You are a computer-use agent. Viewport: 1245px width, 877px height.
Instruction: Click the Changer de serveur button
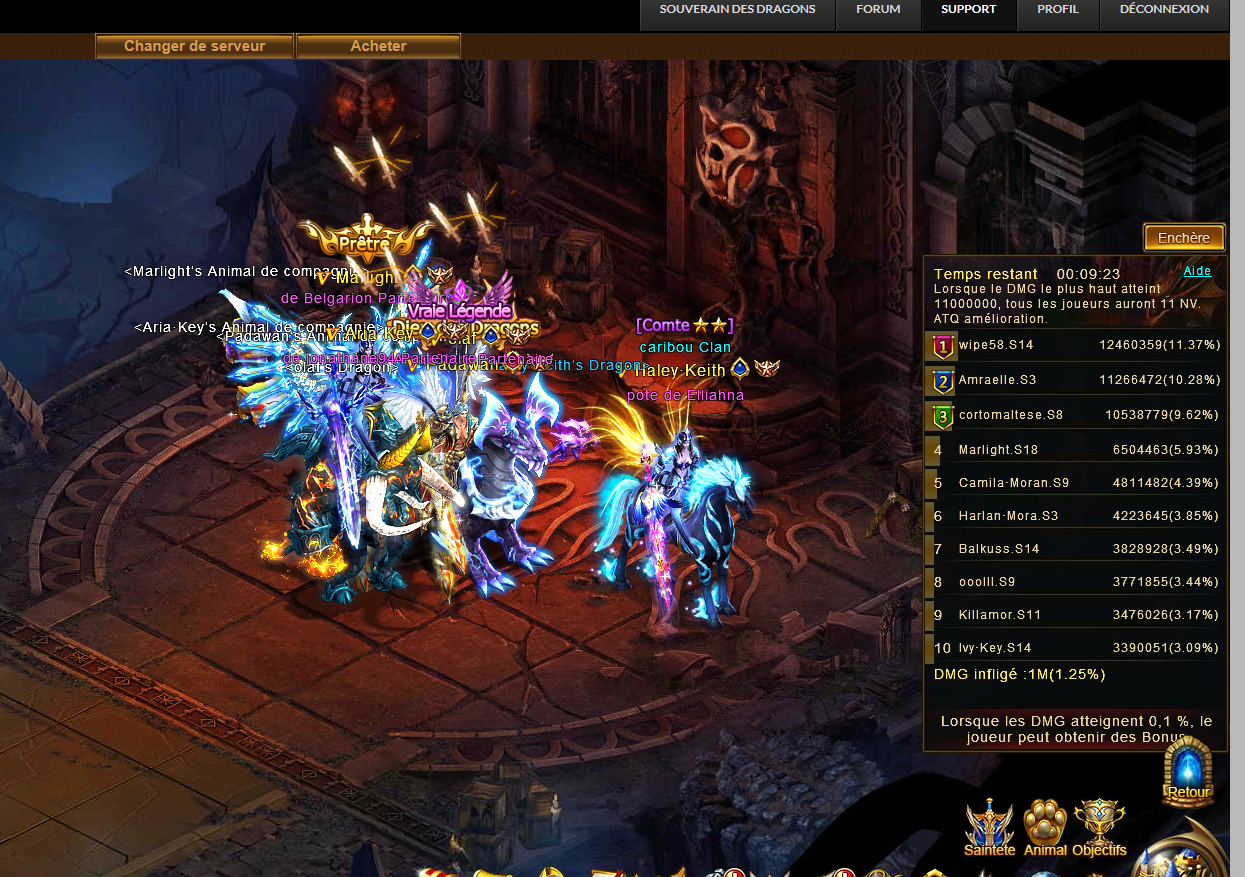coord(194,46)
